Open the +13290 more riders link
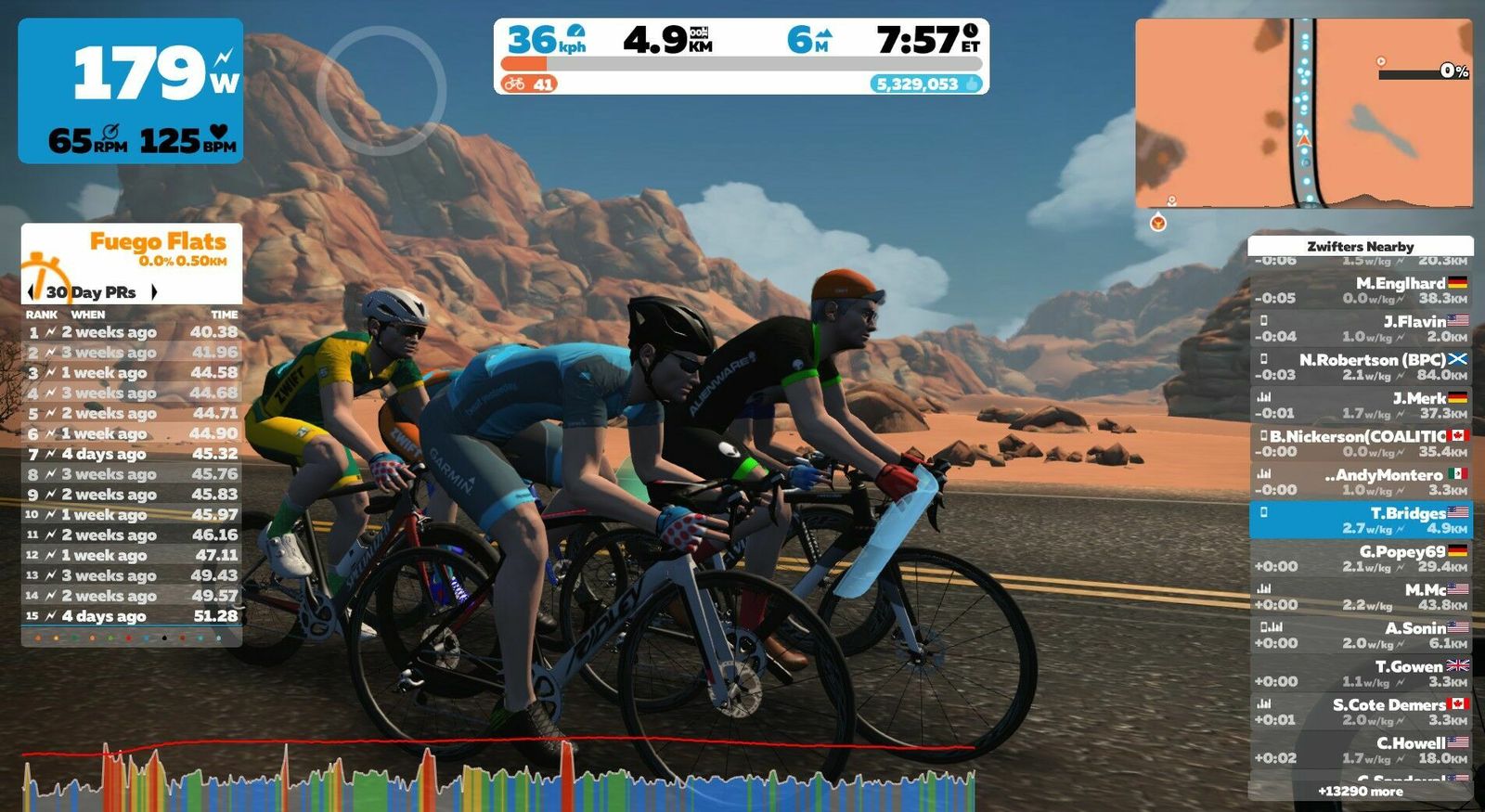Screen dimensions: 1485x812 pos(1360,792)
